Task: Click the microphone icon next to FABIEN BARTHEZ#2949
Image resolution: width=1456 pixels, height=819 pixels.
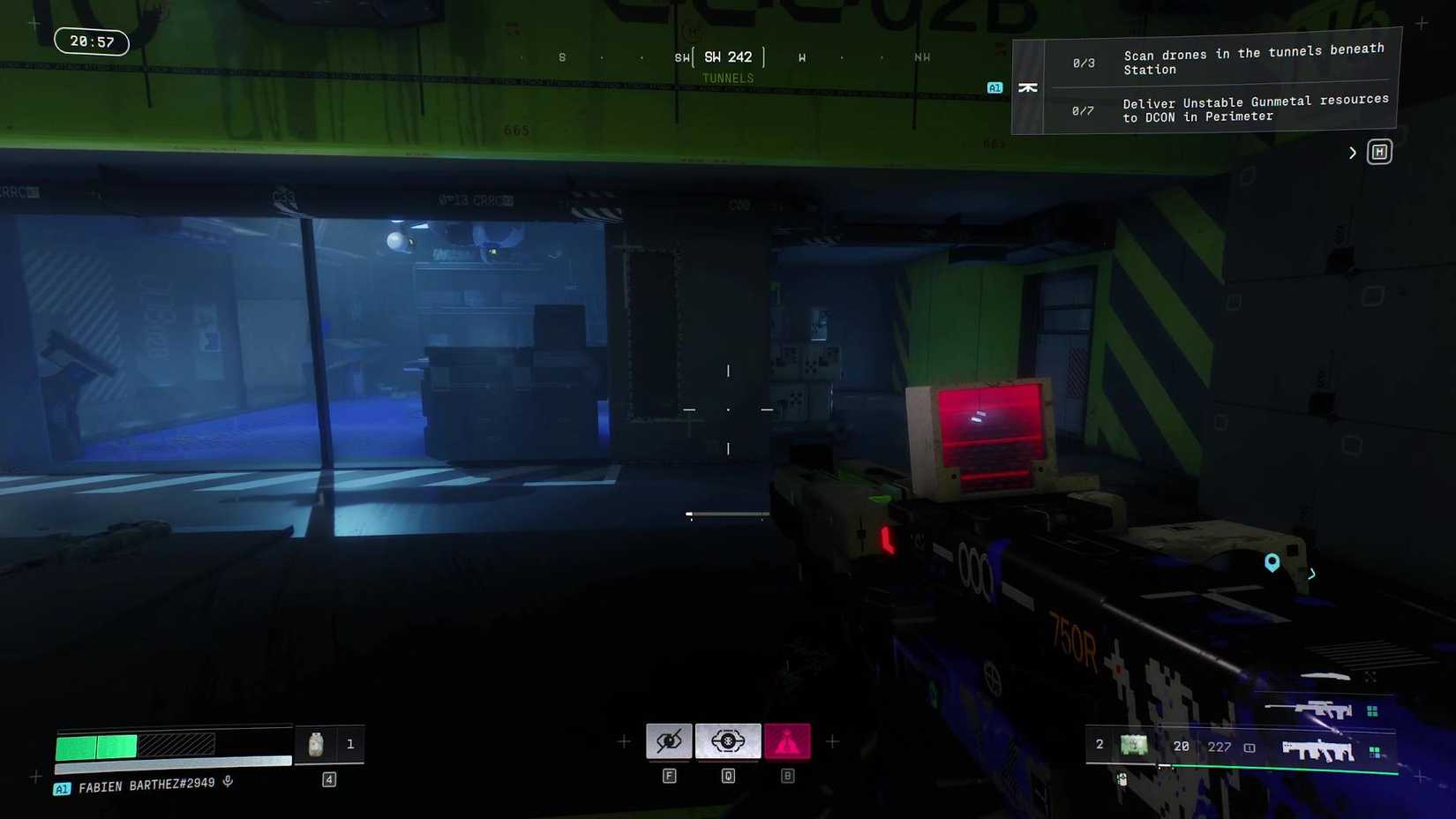Action: tap(228, 781)
